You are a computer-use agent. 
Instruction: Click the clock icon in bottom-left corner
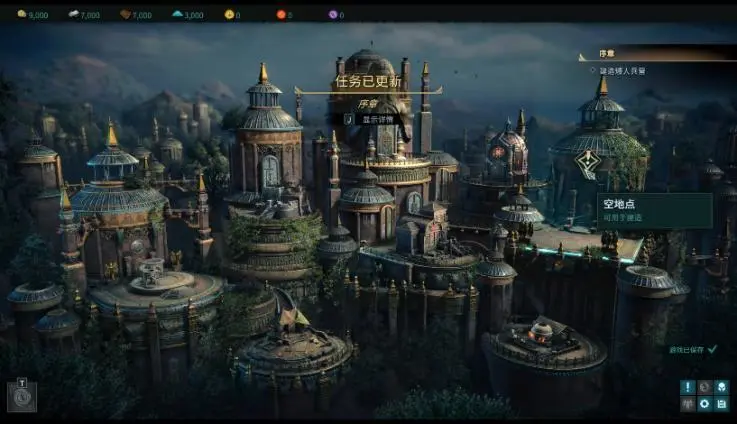(21, 397)
